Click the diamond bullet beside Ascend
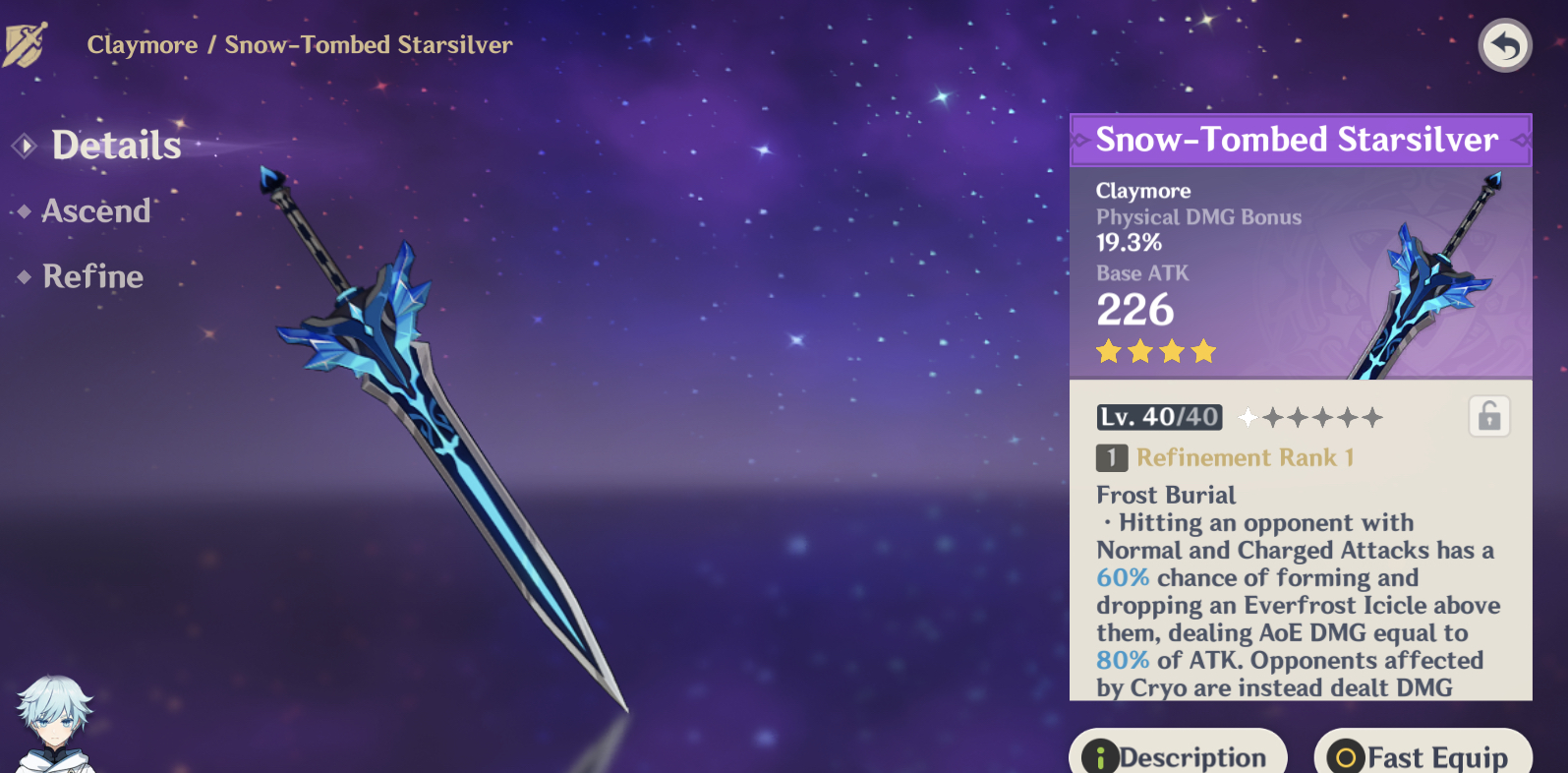This screenshot has height=773, width=1568. pos(23,210)
